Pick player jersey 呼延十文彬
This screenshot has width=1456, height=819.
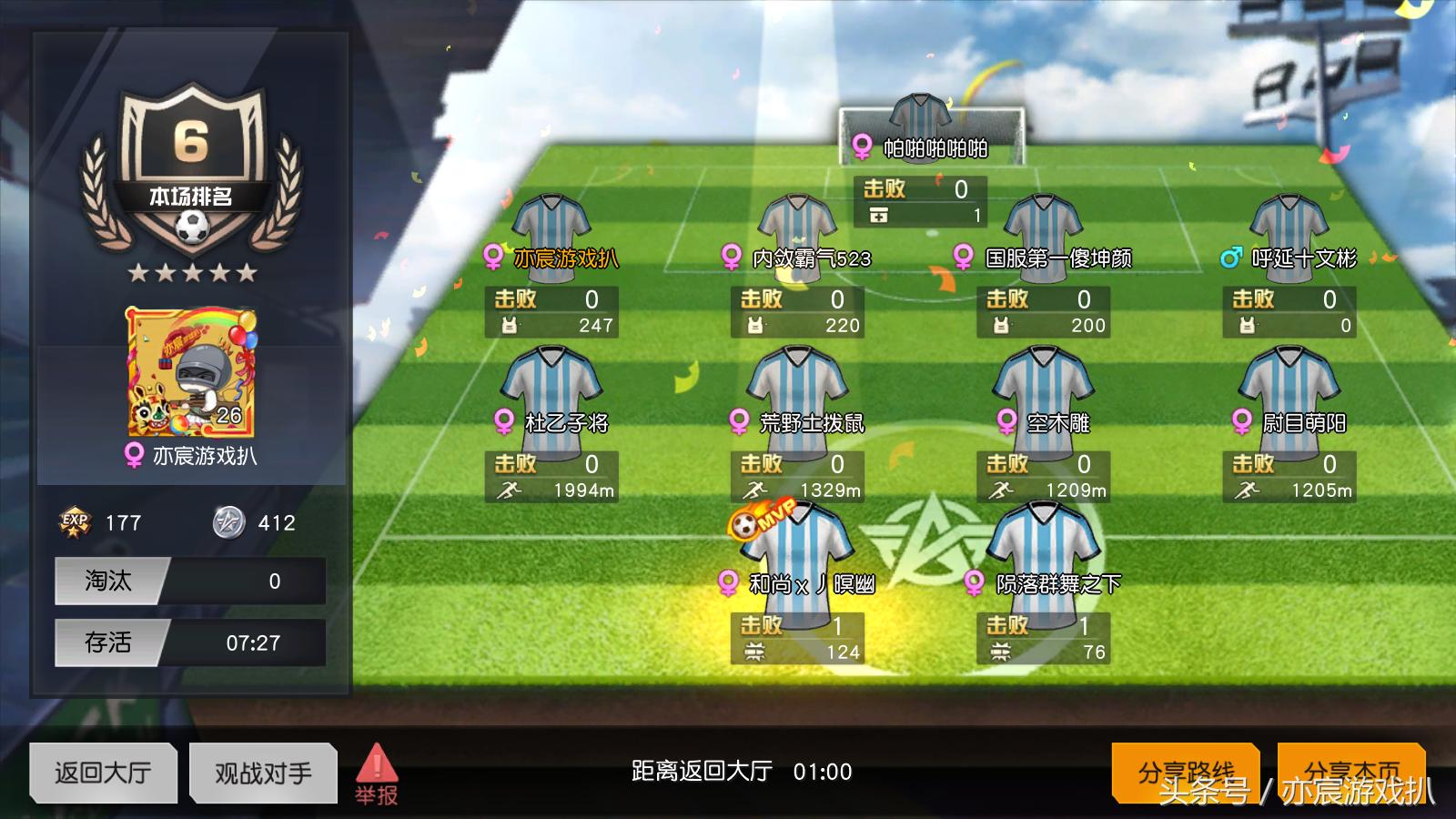point(1289,223)
